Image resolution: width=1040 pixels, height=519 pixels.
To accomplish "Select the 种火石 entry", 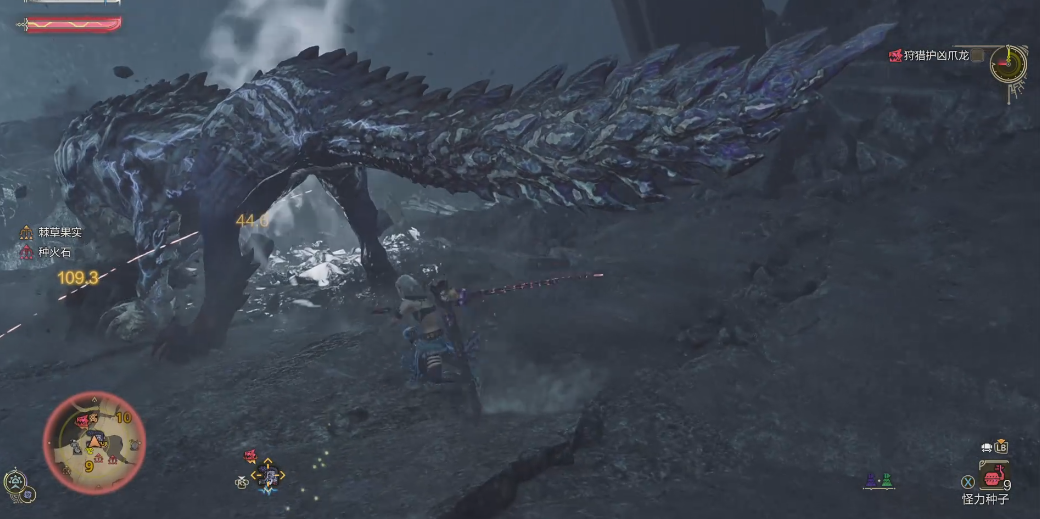I will (50, 253).
